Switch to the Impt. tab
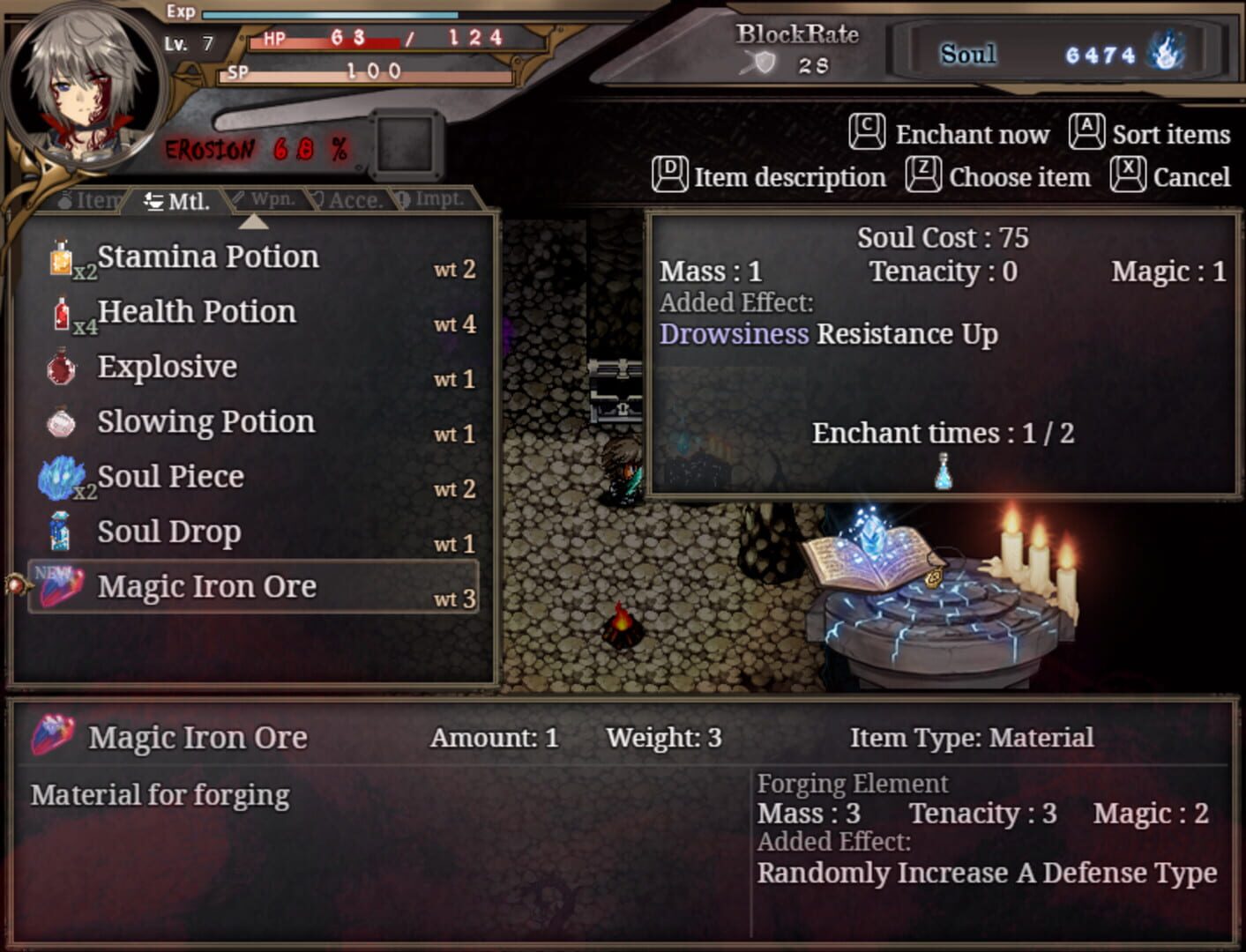Screen dimensions: 1246x952 (x=433, y=198)
